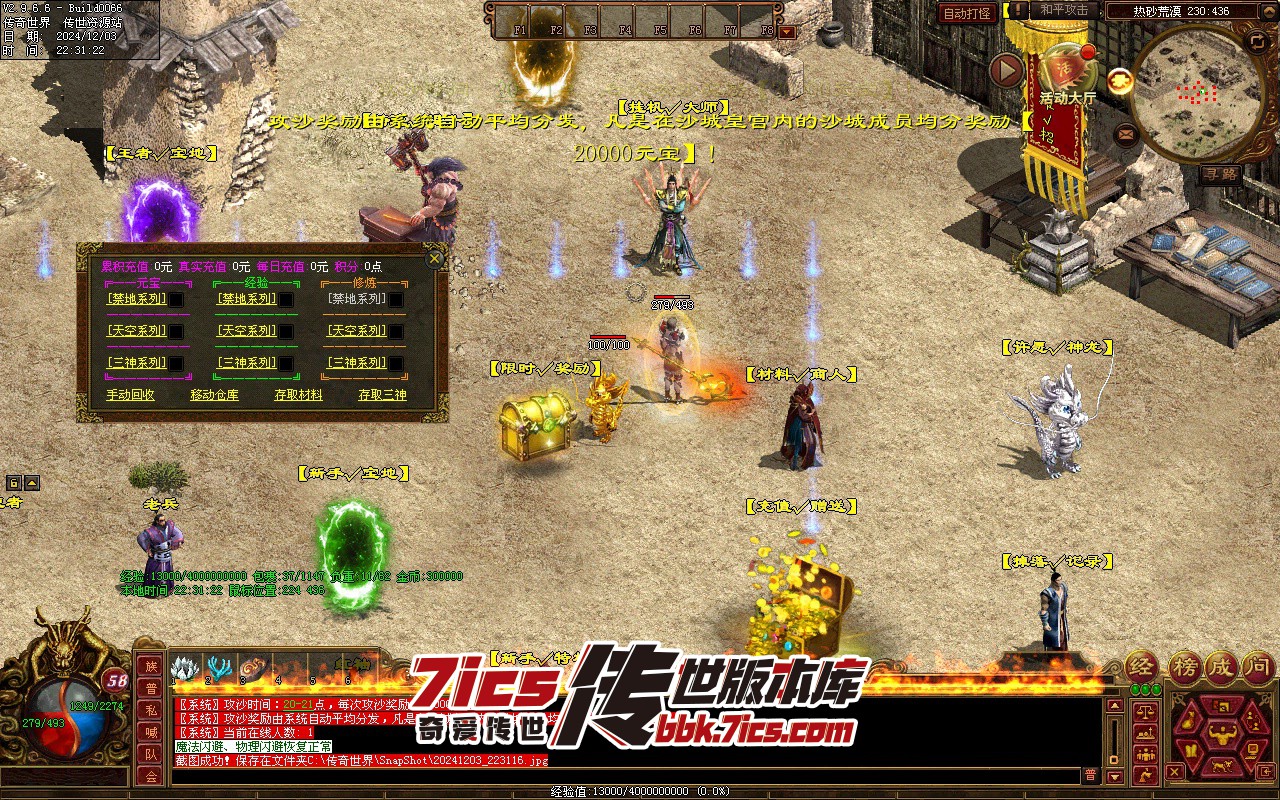Click the 手动回收 manual recycle link
This screenshot has height=800, width=1280.
pos(131,395)
